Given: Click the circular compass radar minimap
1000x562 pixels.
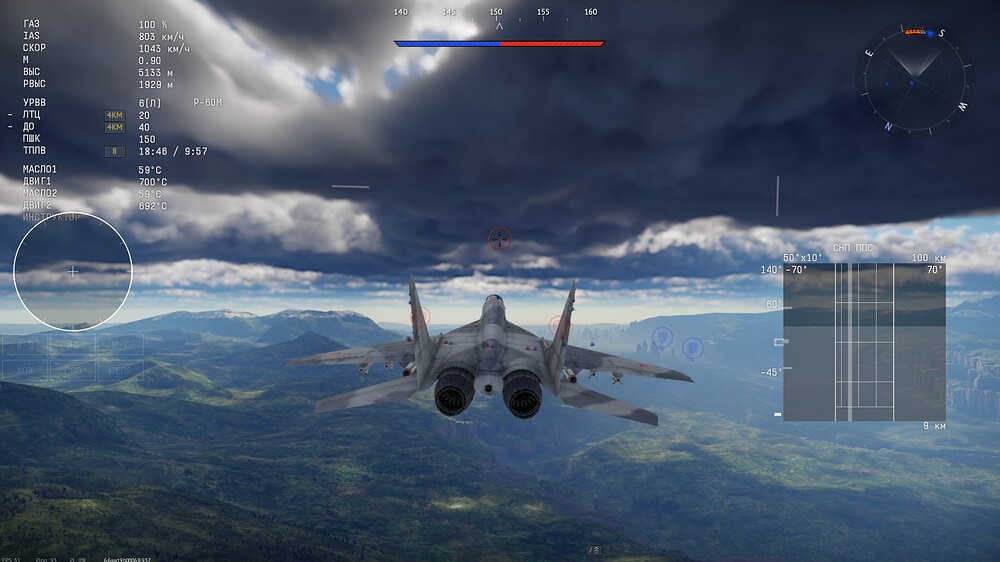Looking at the screenshot, I should coord(912,80).
